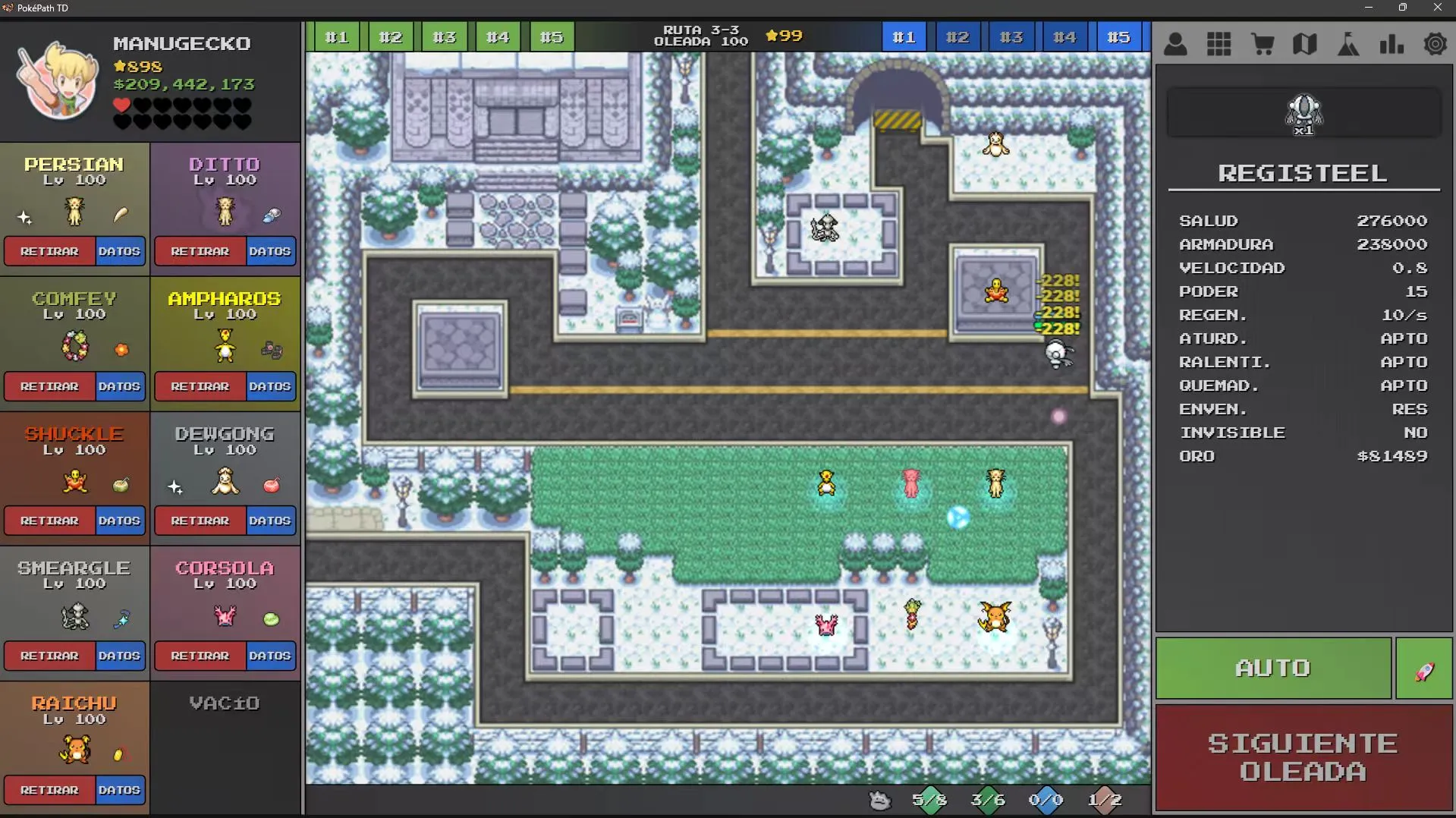The image size is (1456, 818).
Task: Click the green 5/8 diamond counter
Action: click(929, 799)
